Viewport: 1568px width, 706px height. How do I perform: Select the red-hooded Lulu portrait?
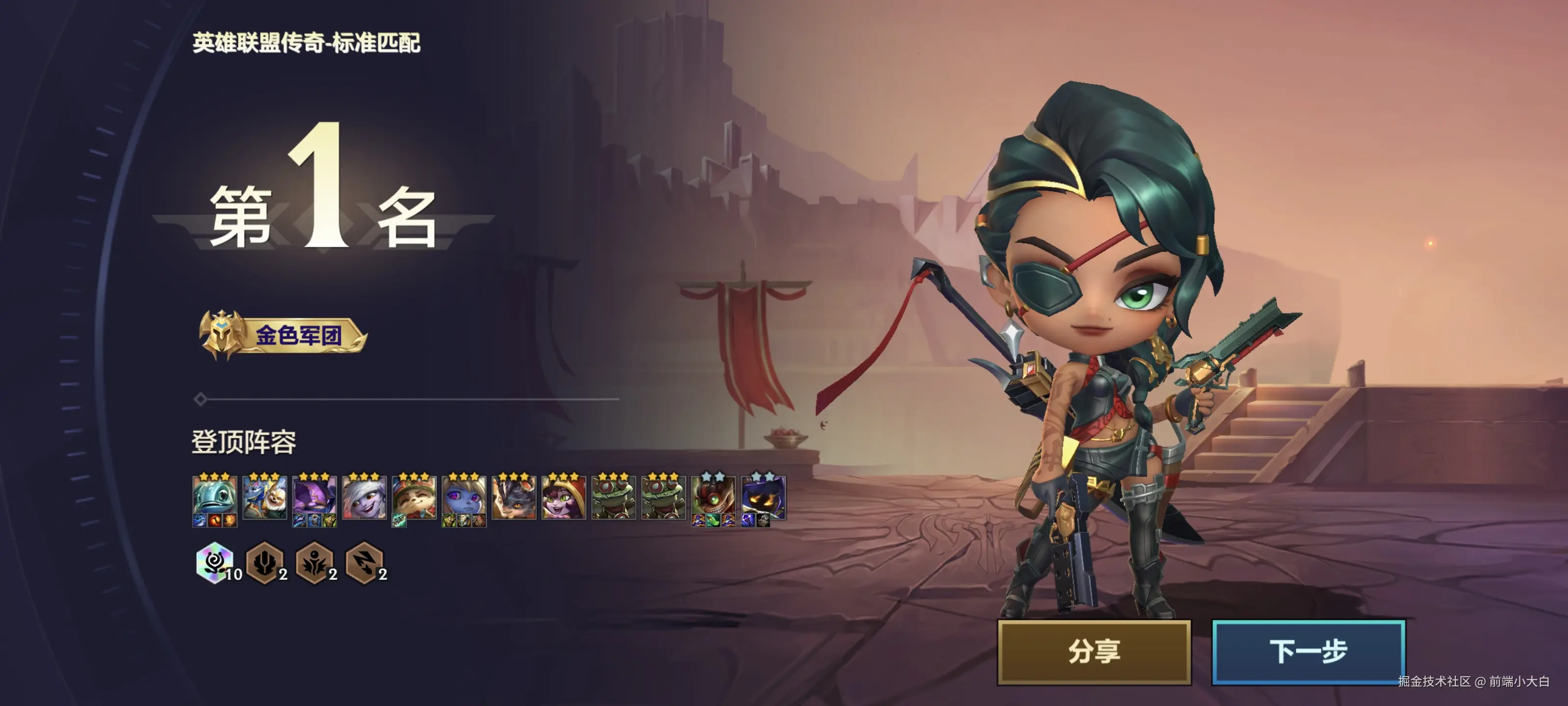[x=563, y=497]
